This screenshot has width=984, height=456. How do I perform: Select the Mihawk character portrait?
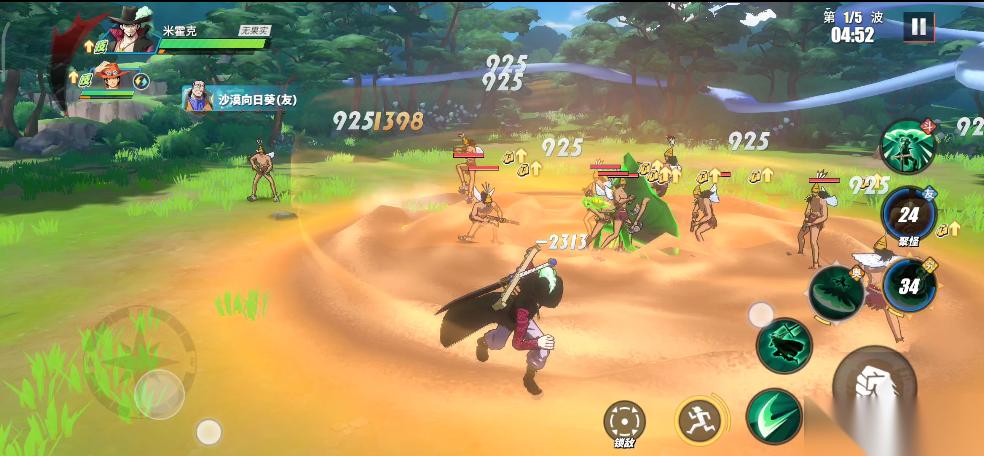(x=130, y=30)
